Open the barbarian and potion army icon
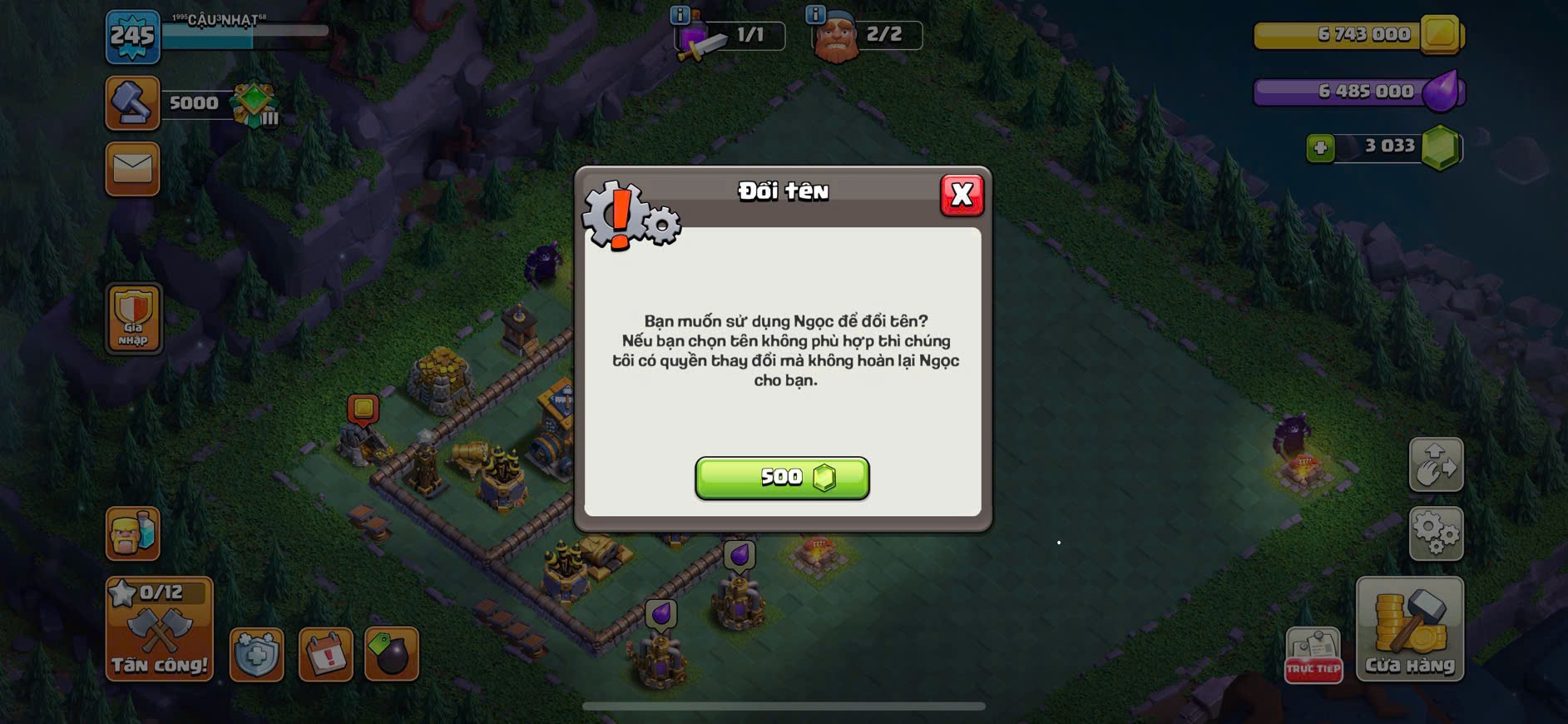 coord(132,533)
